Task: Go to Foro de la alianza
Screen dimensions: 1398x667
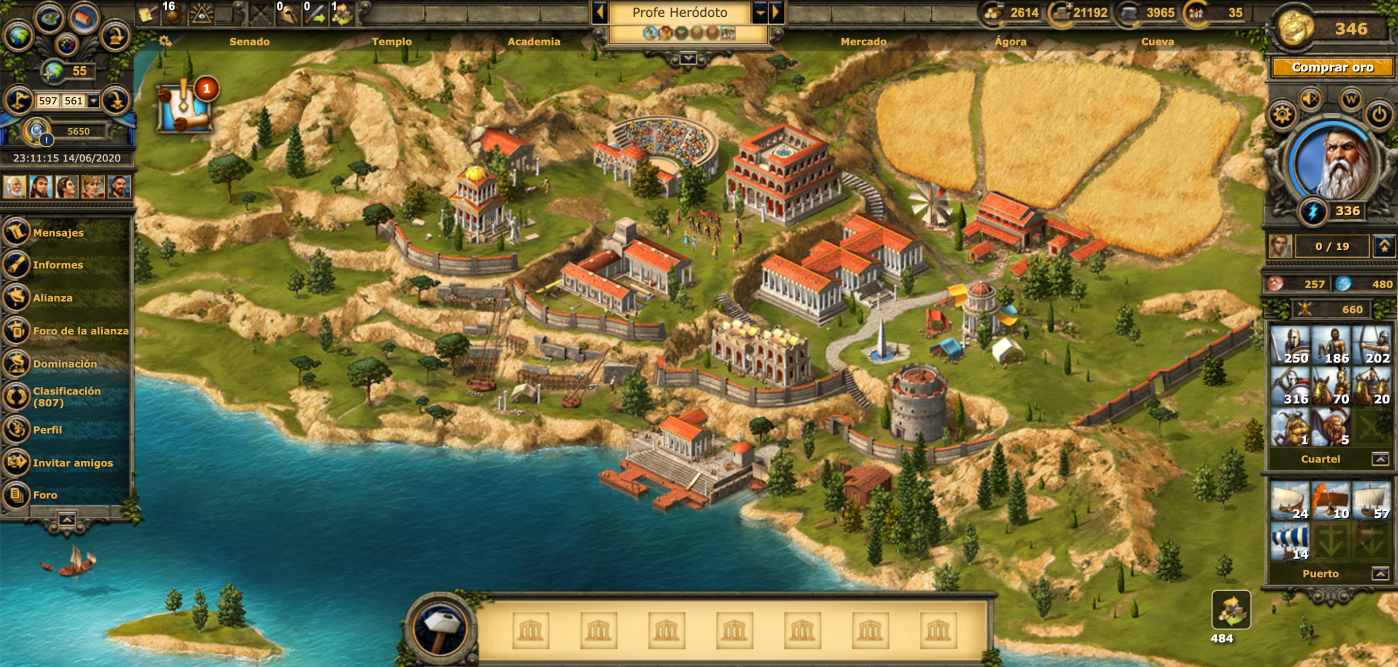Action: click(x=80, y=331)
